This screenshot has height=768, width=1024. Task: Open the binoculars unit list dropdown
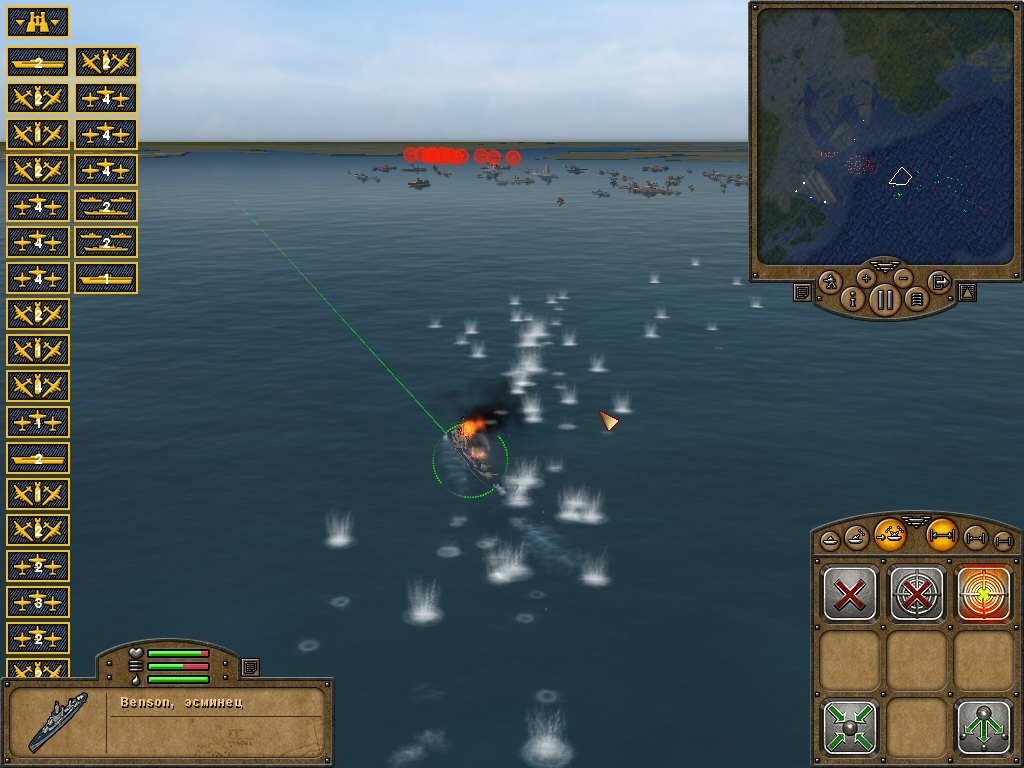coord(38,21)
